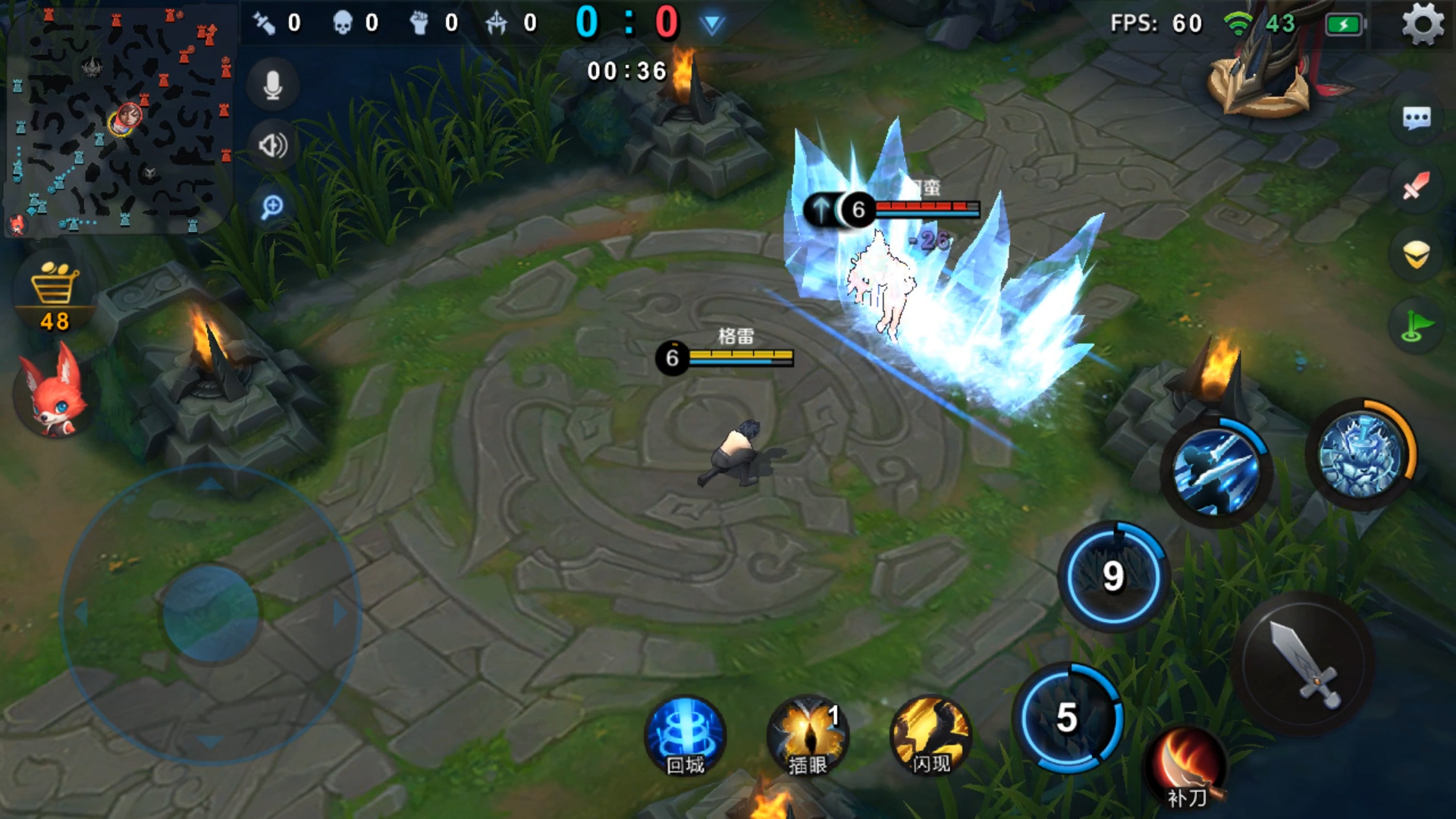Expand the scoreboard dropdown arrow
1456x819 pixels.
(711, 25)
